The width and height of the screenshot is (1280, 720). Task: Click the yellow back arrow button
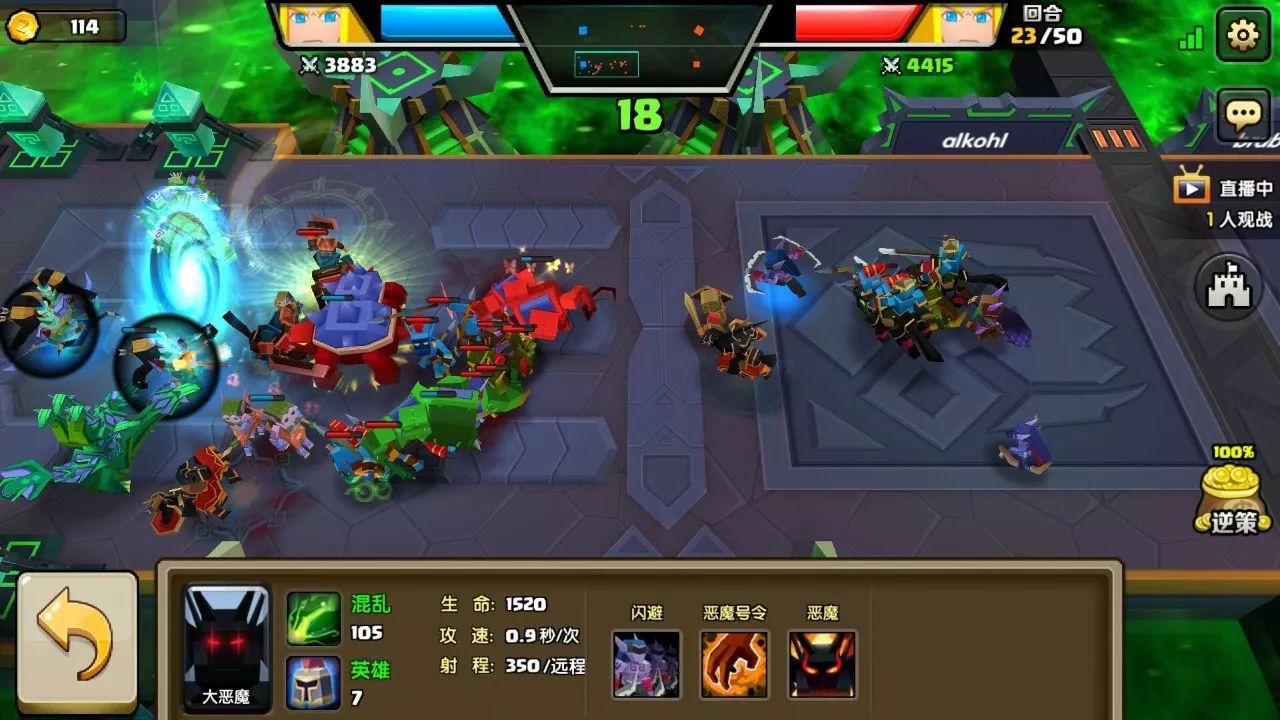pos(77,642)
